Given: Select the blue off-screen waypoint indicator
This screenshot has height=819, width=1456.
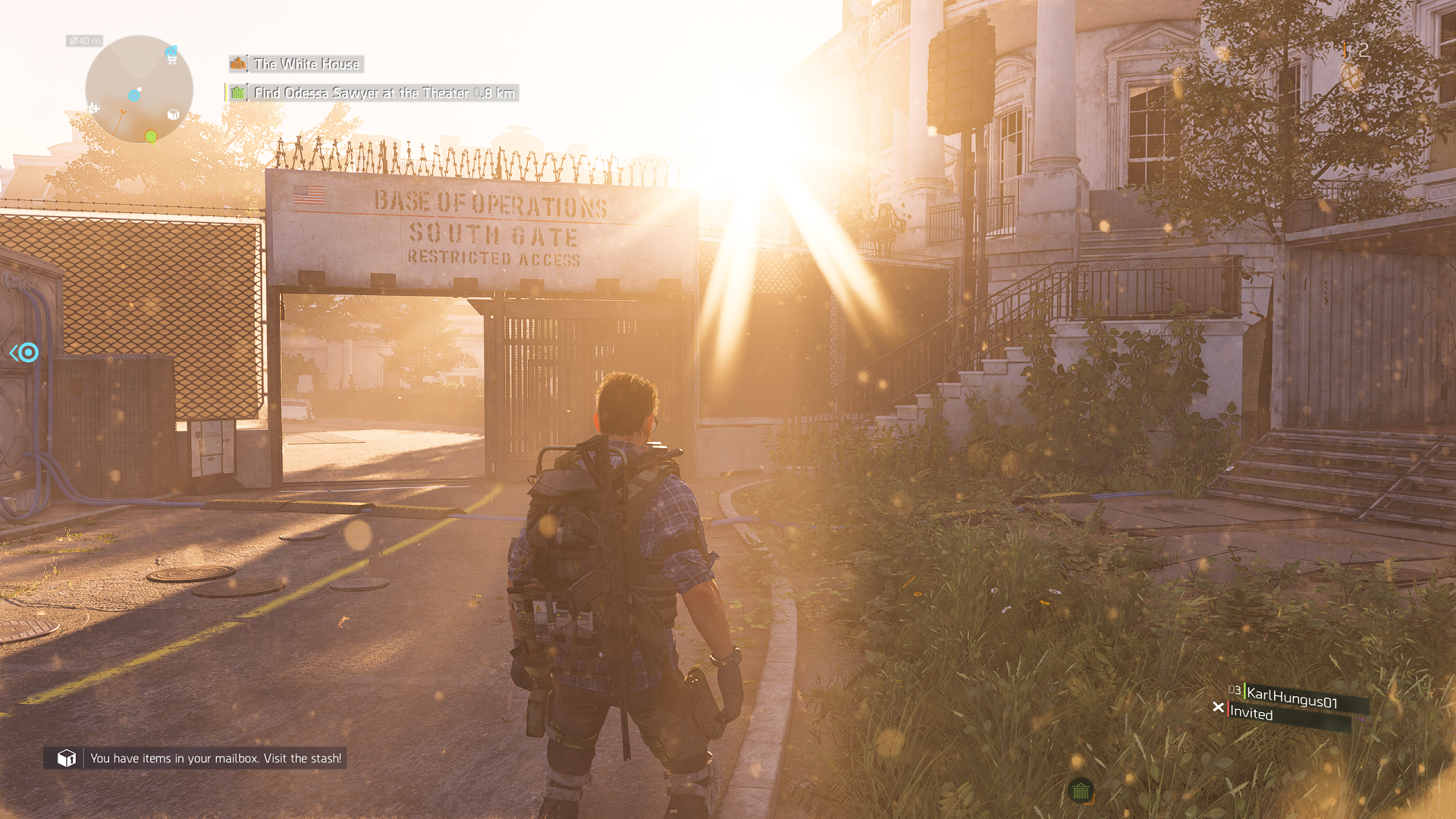Looking at the screenshot, I should (25, 353).
